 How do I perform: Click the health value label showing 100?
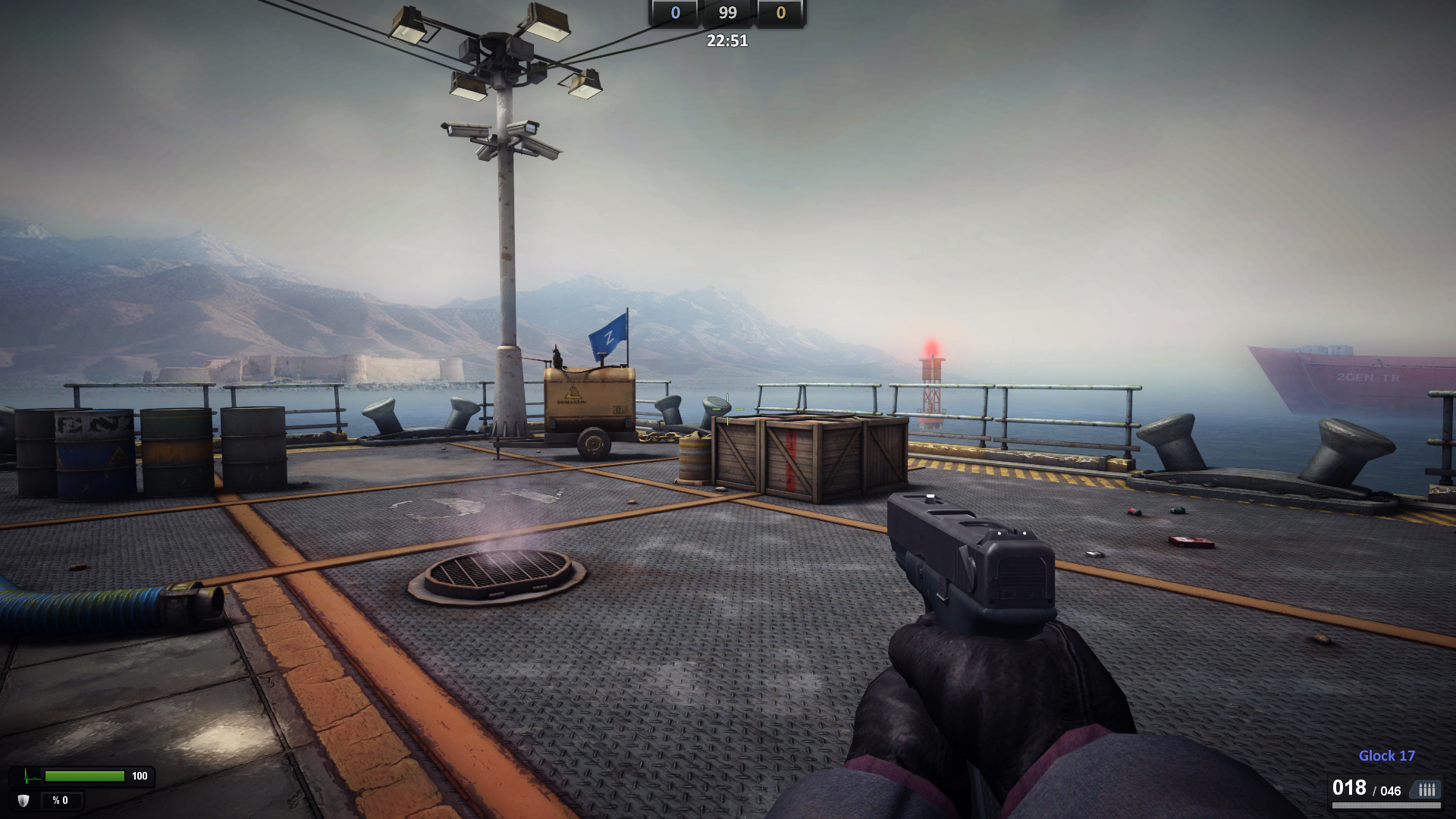click(140, 776)
